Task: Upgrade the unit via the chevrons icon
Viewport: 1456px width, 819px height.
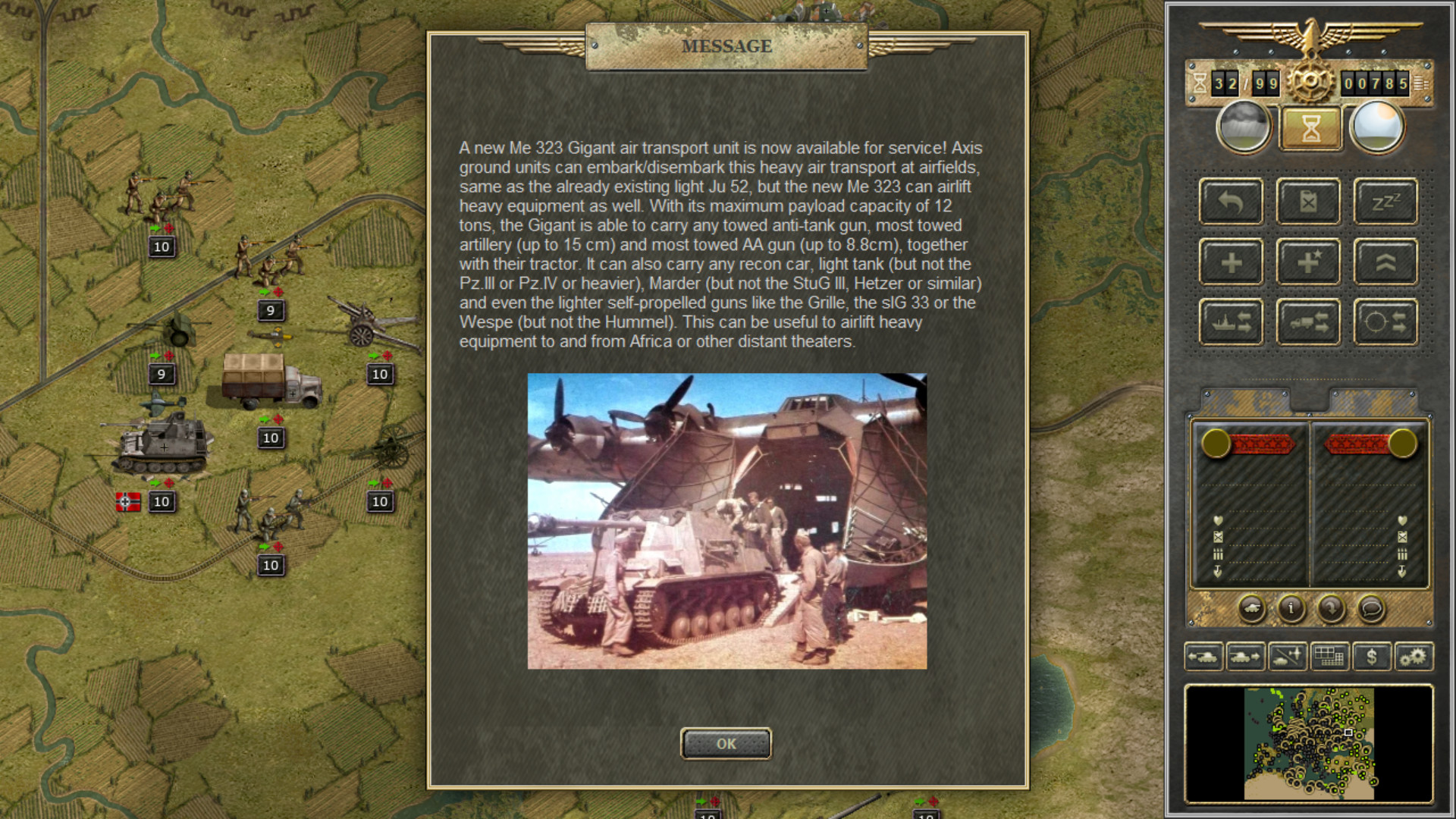Action: coord(1385,262)
